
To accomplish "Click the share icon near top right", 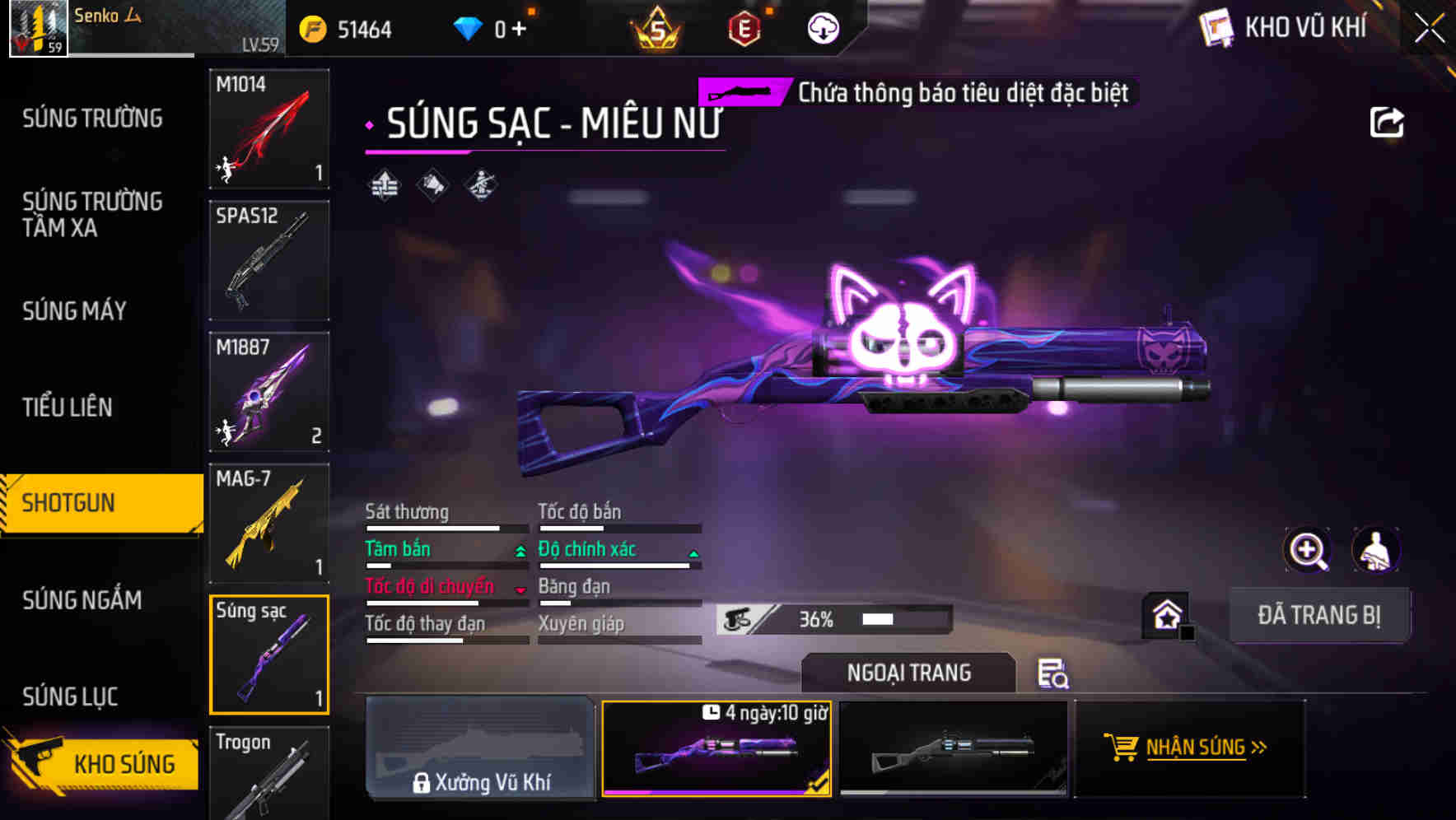I will tap(1388, 122).
